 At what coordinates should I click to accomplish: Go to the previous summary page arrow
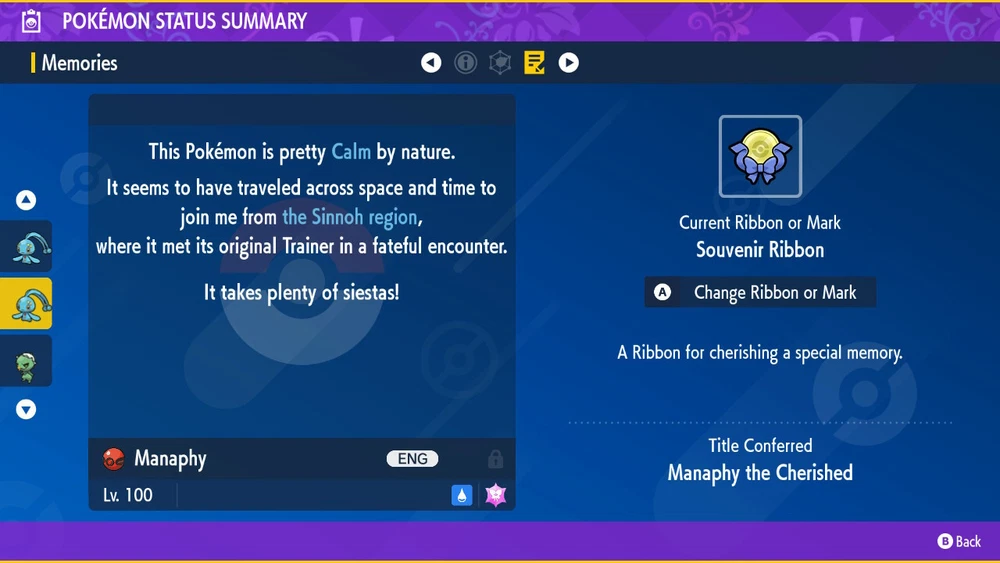click(431, 63)
